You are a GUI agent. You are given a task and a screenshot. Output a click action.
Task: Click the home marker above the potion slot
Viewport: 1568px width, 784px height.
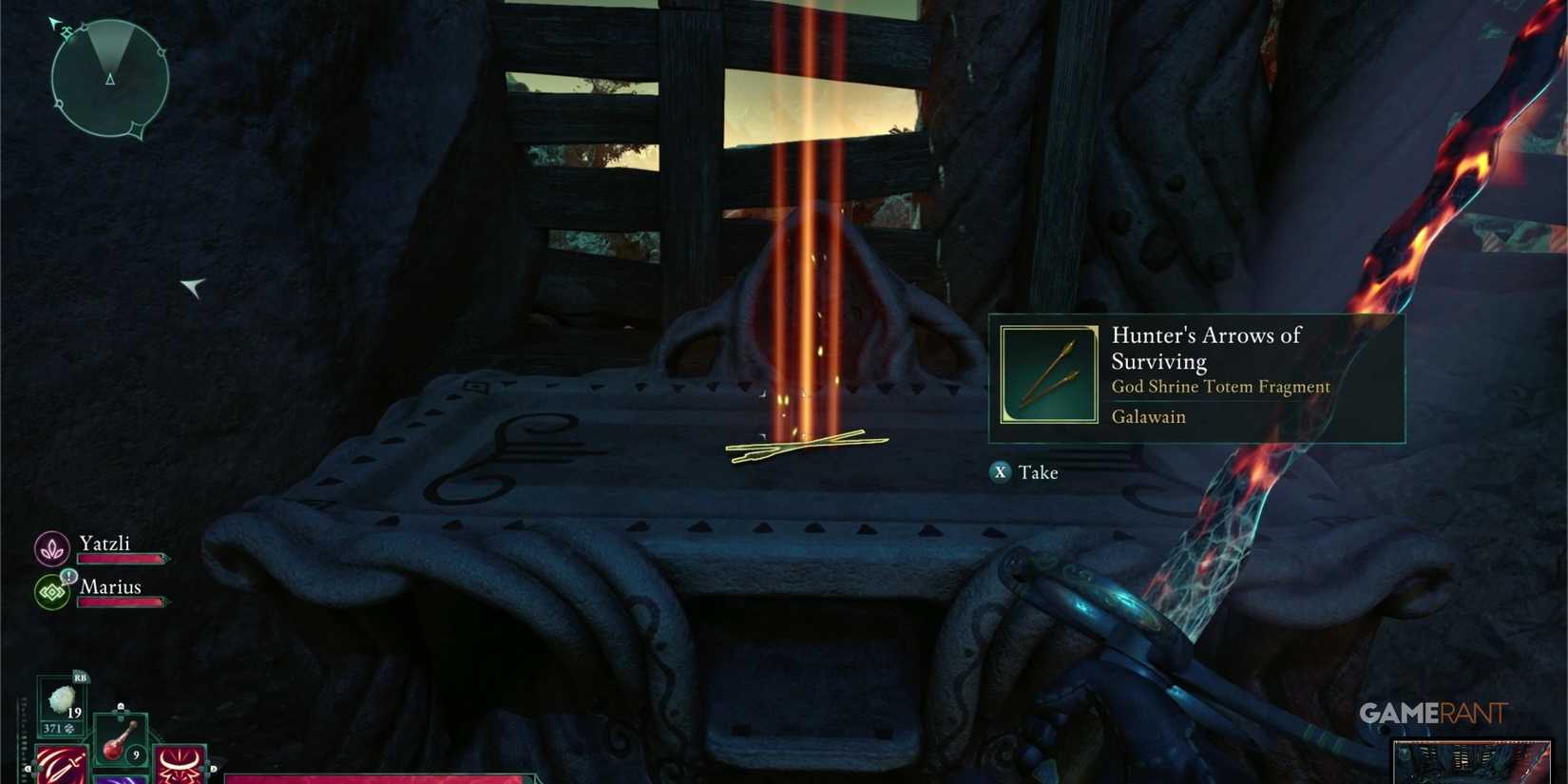tap(122, 705)
